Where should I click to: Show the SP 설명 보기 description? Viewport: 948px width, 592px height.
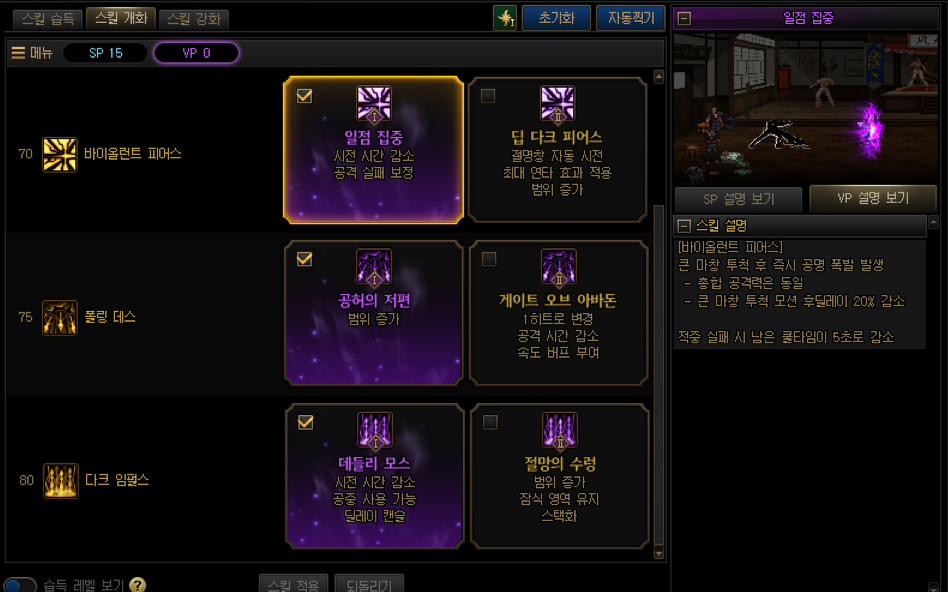pyautogui.click(x=738, y=198)
